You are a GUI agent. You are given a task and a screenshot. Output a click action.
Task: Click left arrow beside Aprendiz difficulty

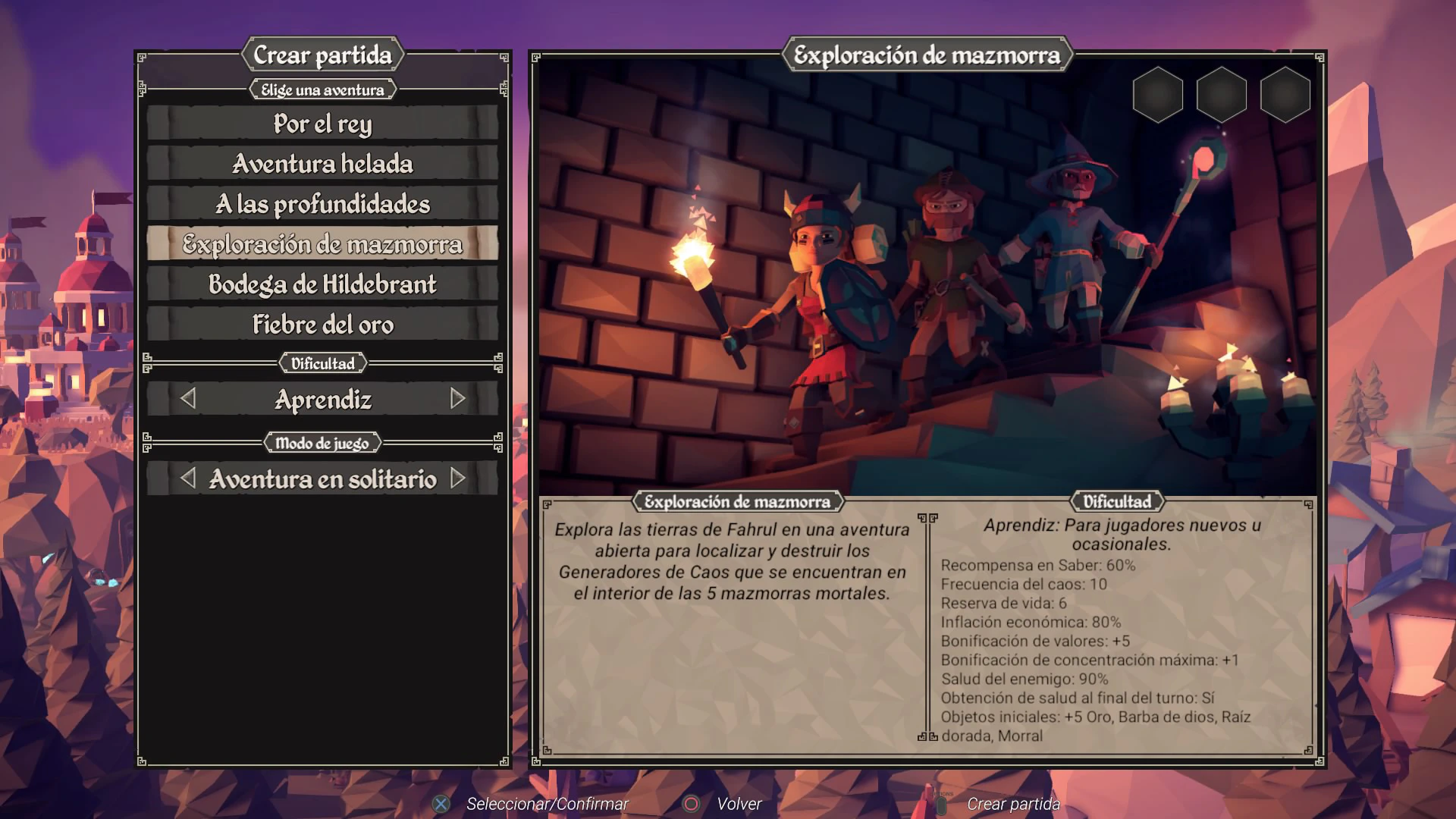(x=188, y=399)
